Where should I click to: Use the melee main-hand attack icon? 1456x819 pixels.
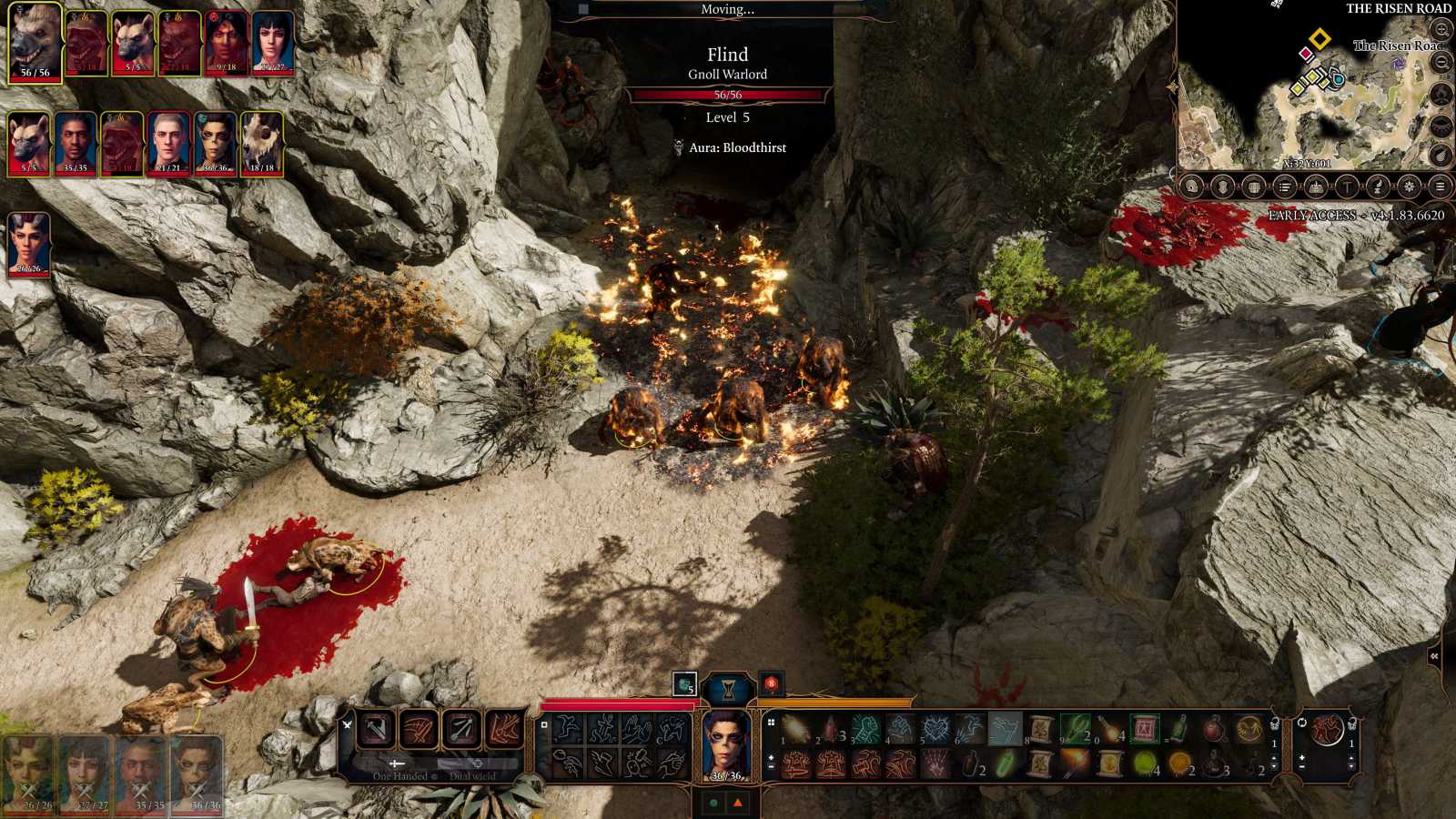click(x=376, y=729)
